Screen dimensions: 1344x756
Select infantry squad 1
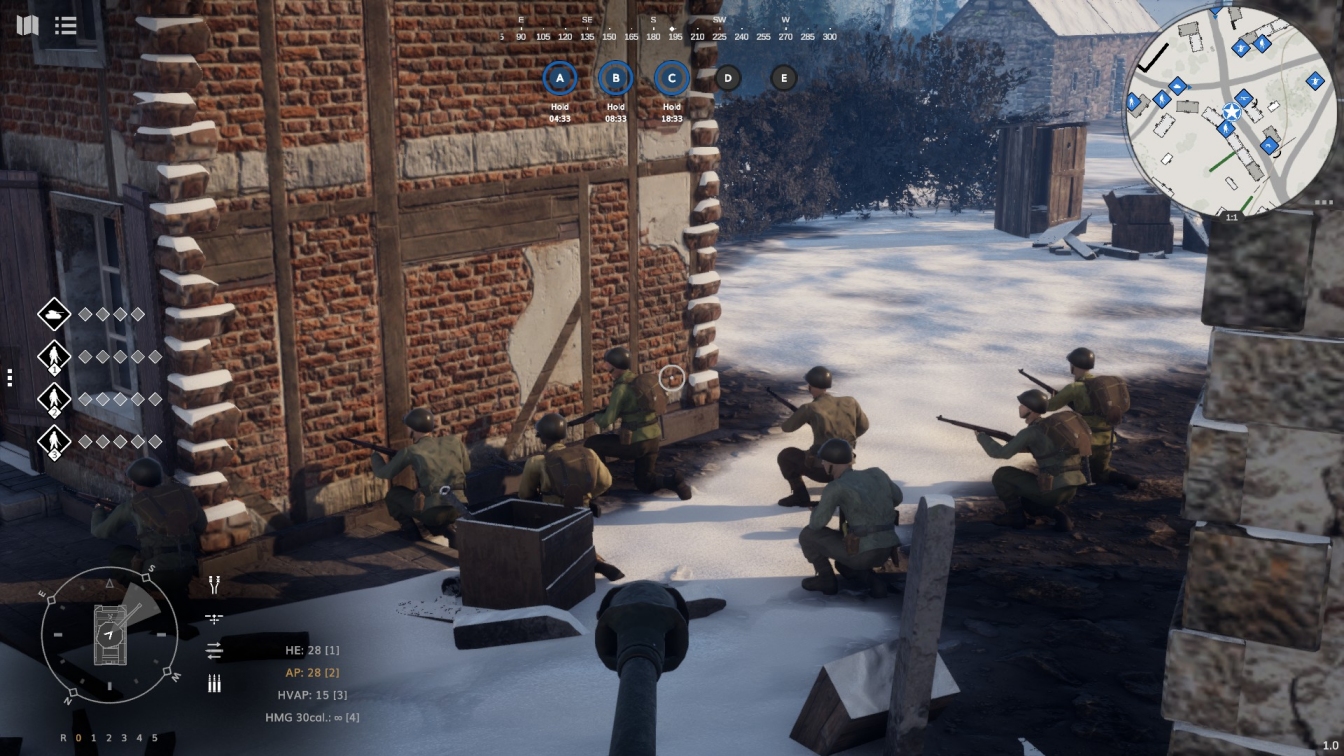point(54,357)
